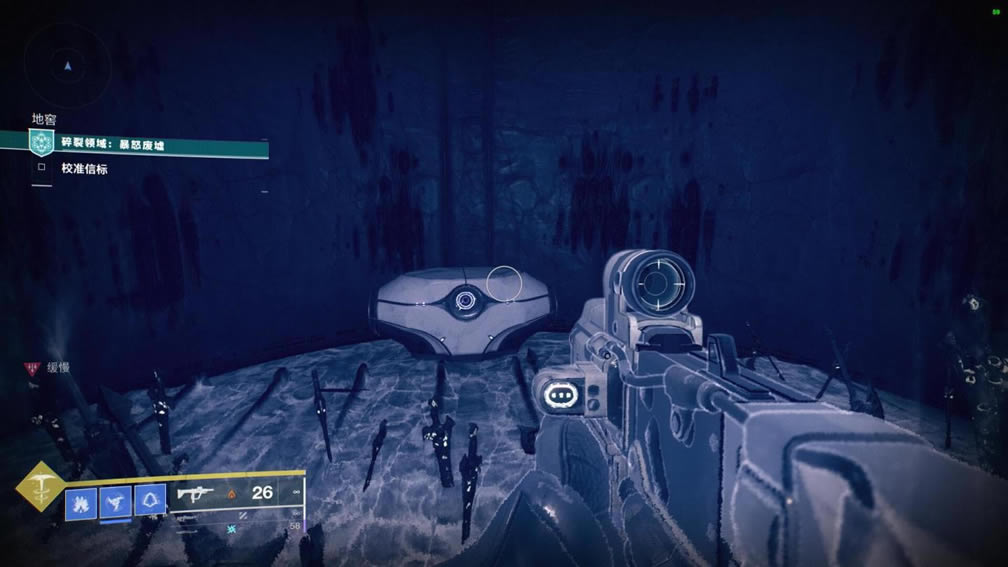Use the grenade ability icon
The image size is (1008, 567).
[x=81, y=501]
